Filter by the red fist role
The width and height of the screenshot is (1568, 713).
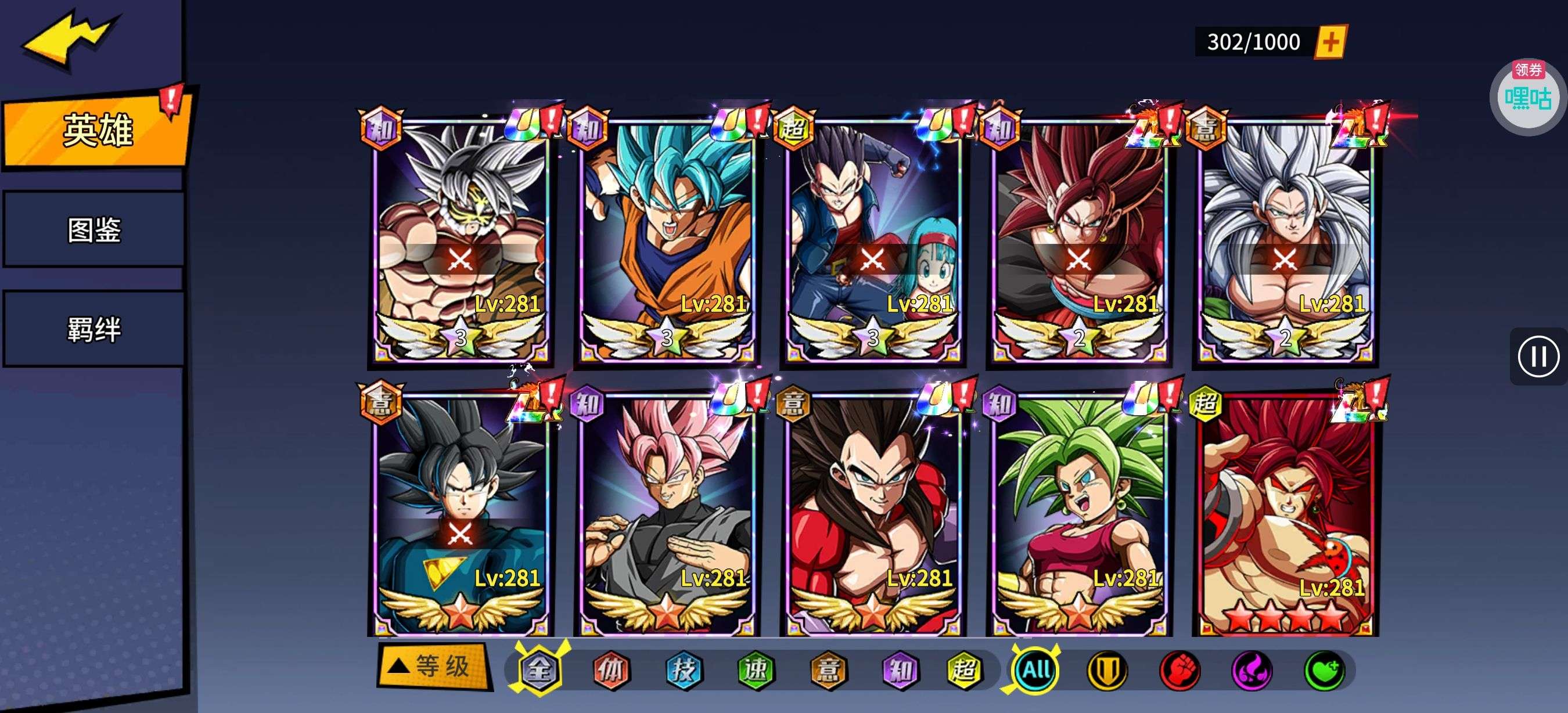pyautogui.click(x=1179, y=671)
